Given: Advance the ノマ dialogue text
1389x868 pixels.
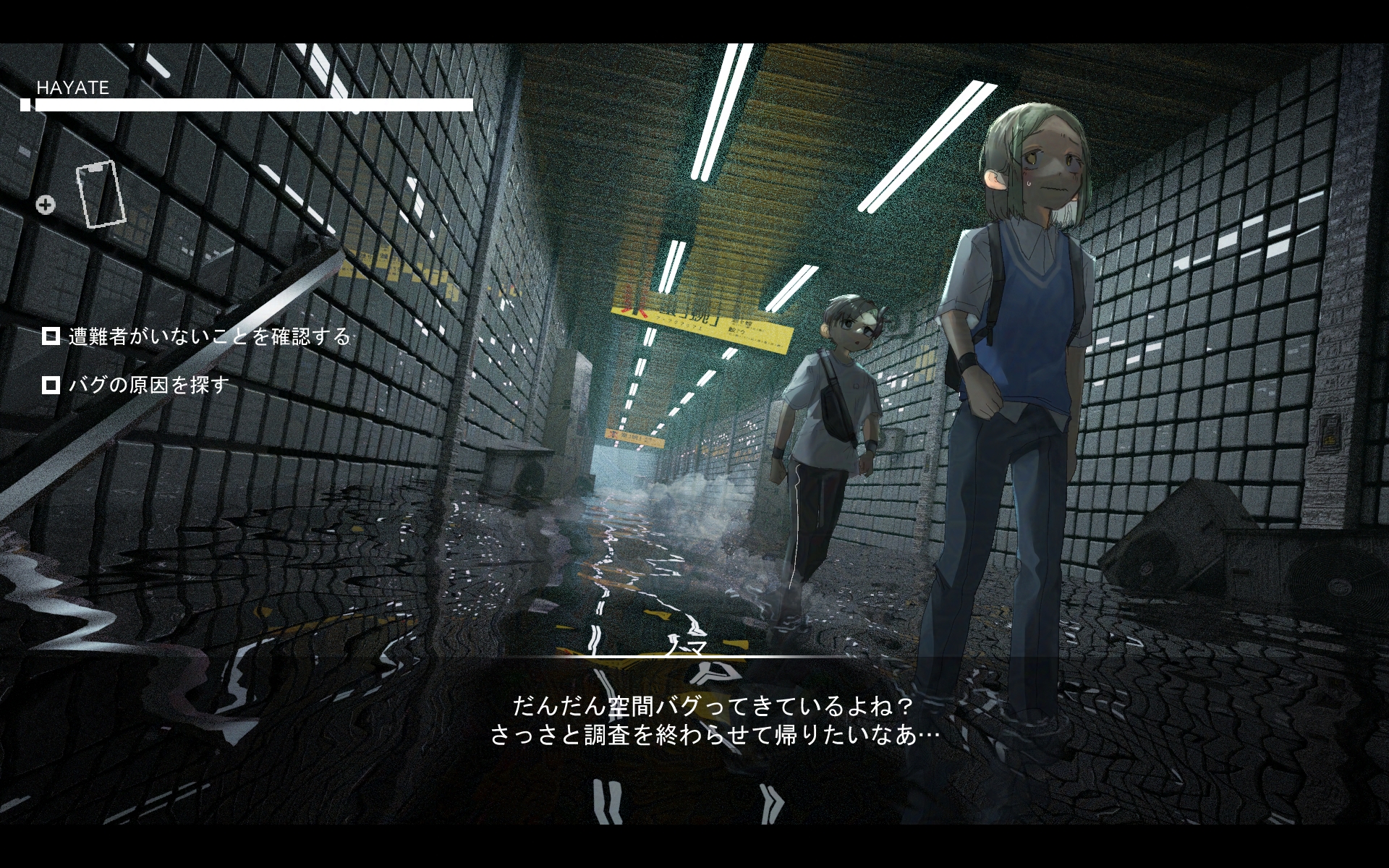Looking at the screenshot, I should point(715,721).
